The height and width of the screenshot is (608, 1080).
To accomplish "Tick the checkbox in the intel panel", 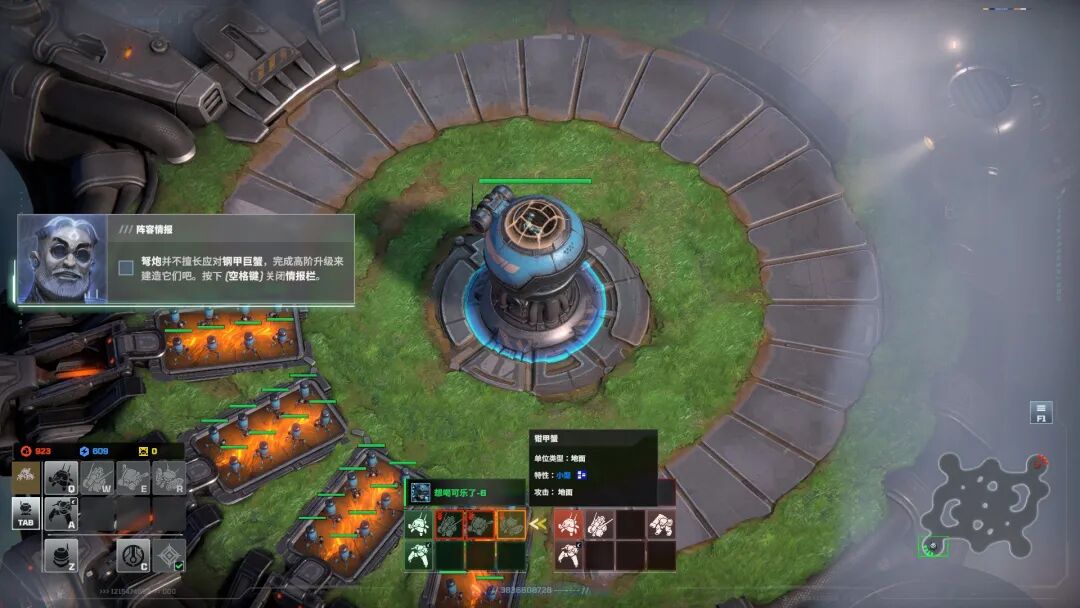I will (x=126, y=267).
